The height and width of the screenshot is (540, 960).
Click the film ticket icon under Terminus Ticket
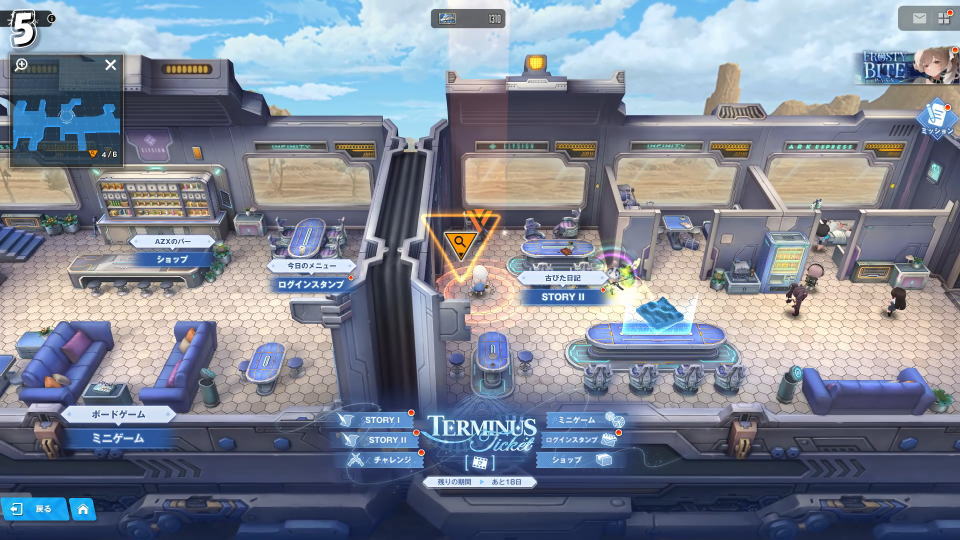point(479,463)
